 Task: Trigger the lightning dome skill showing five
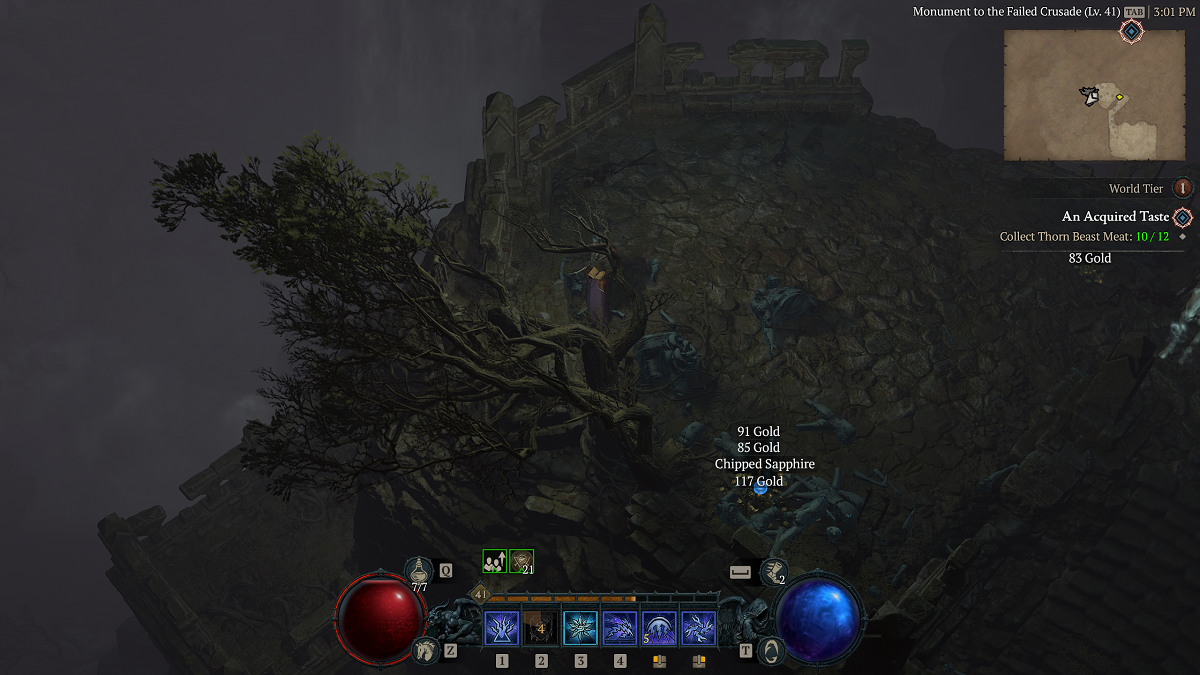click(659, 628)
